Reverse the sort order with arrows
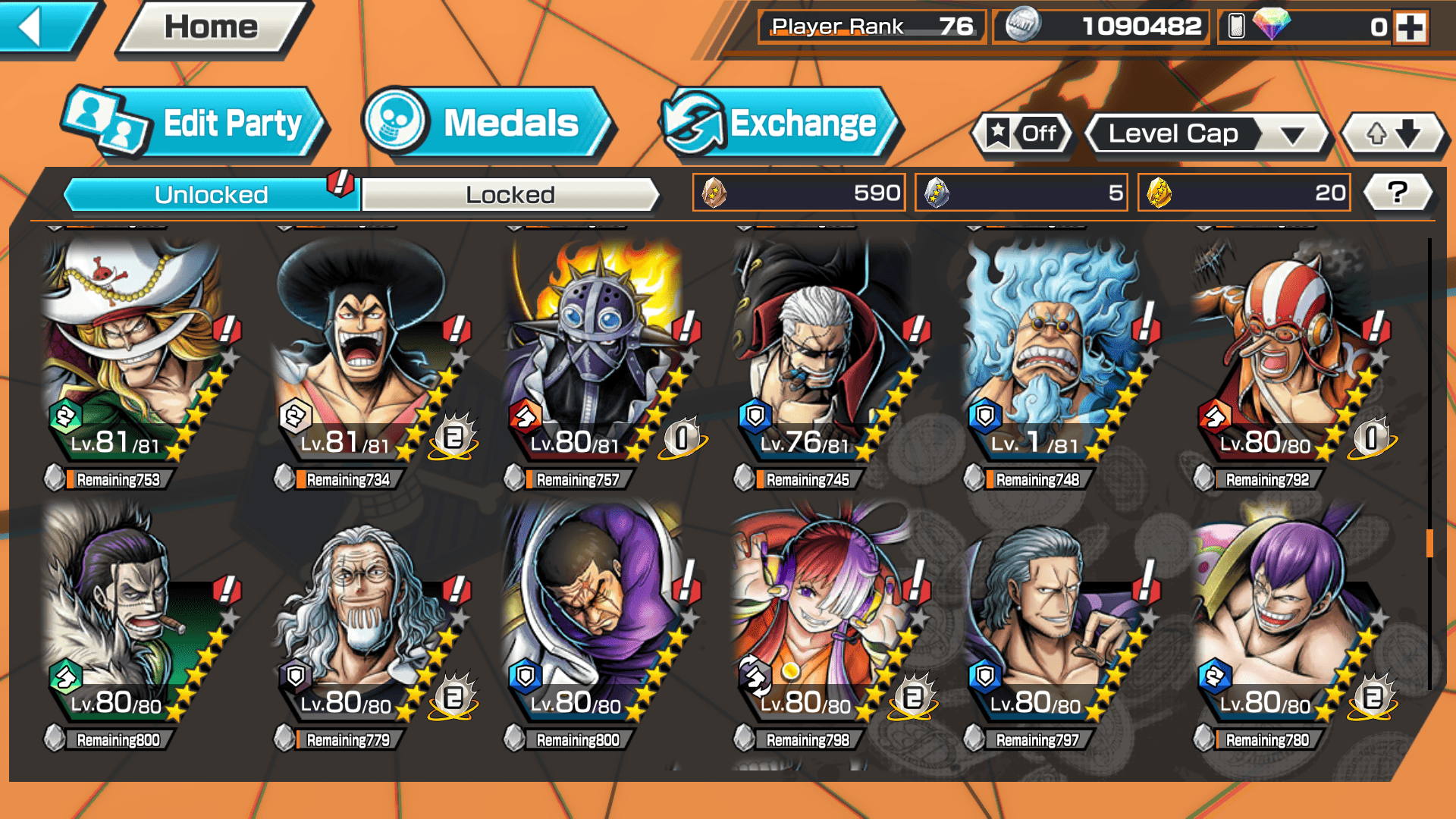The width and height of the screenshot is (1456, 819). 1392,134
